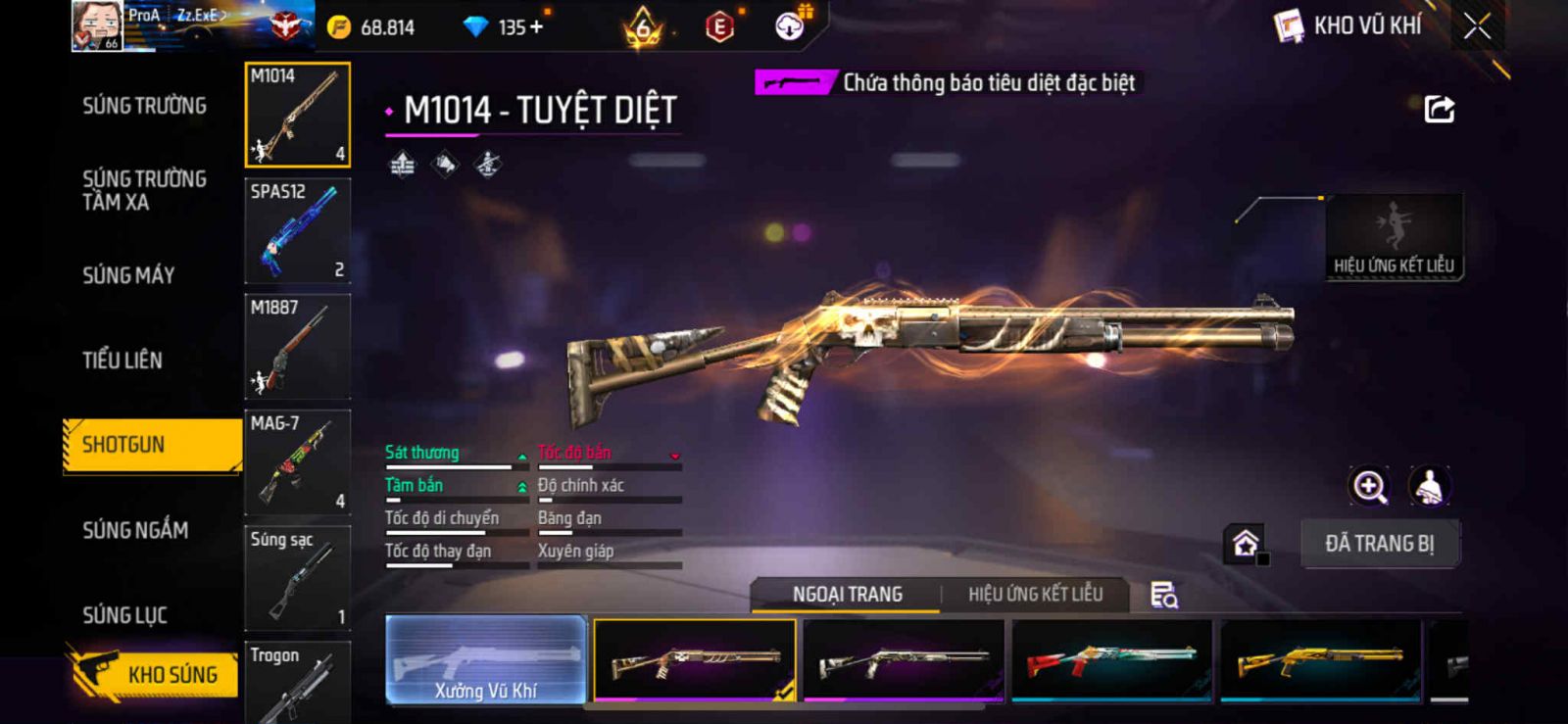Image resolution: width=1568 pixels, height=724 pixels.
Task: Choose the MAG-7 shotgun tile
Action: (x=297, y=462)
